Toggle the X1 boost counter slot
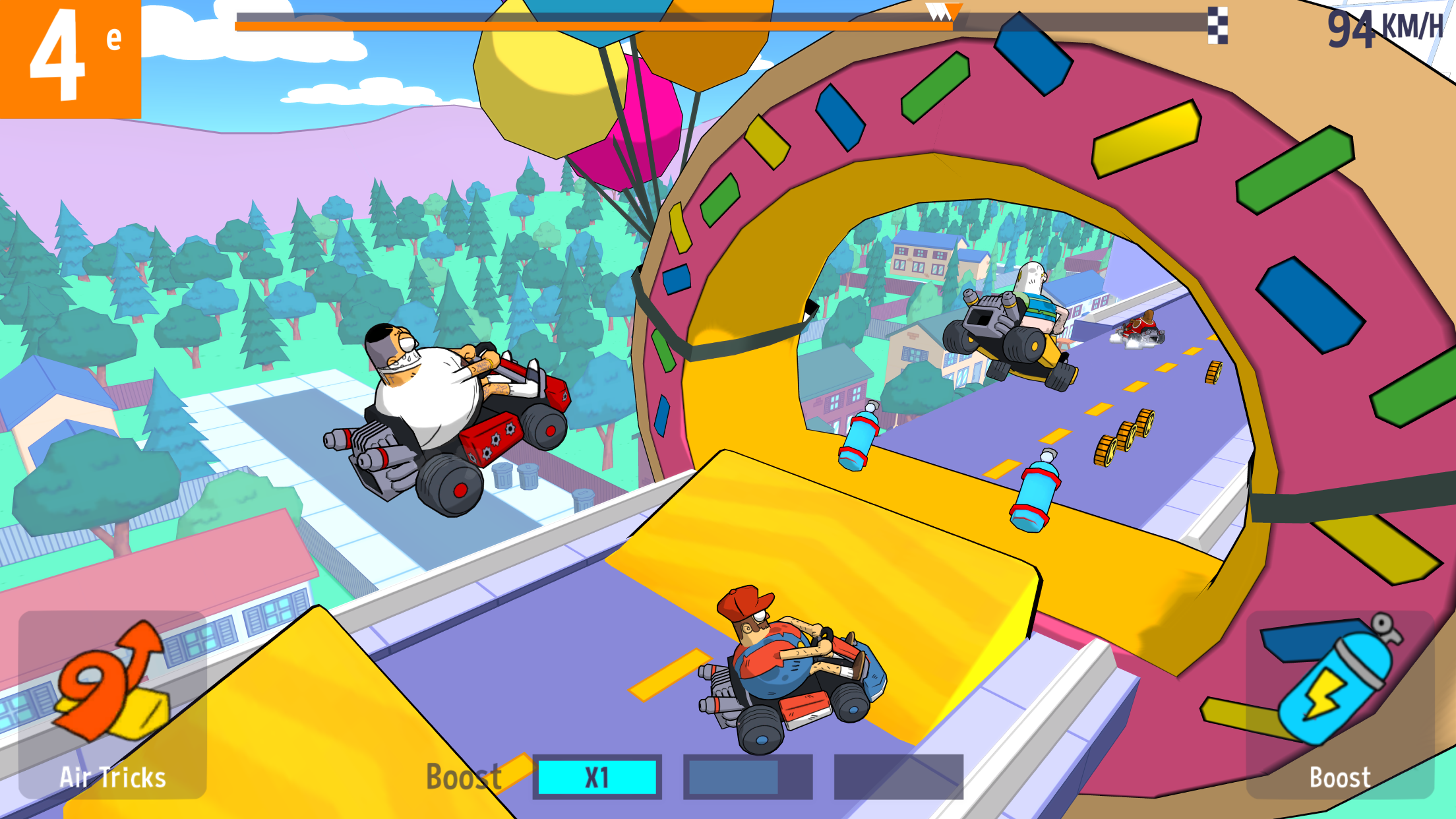1456x819 pixels. (x=597, y=778)
